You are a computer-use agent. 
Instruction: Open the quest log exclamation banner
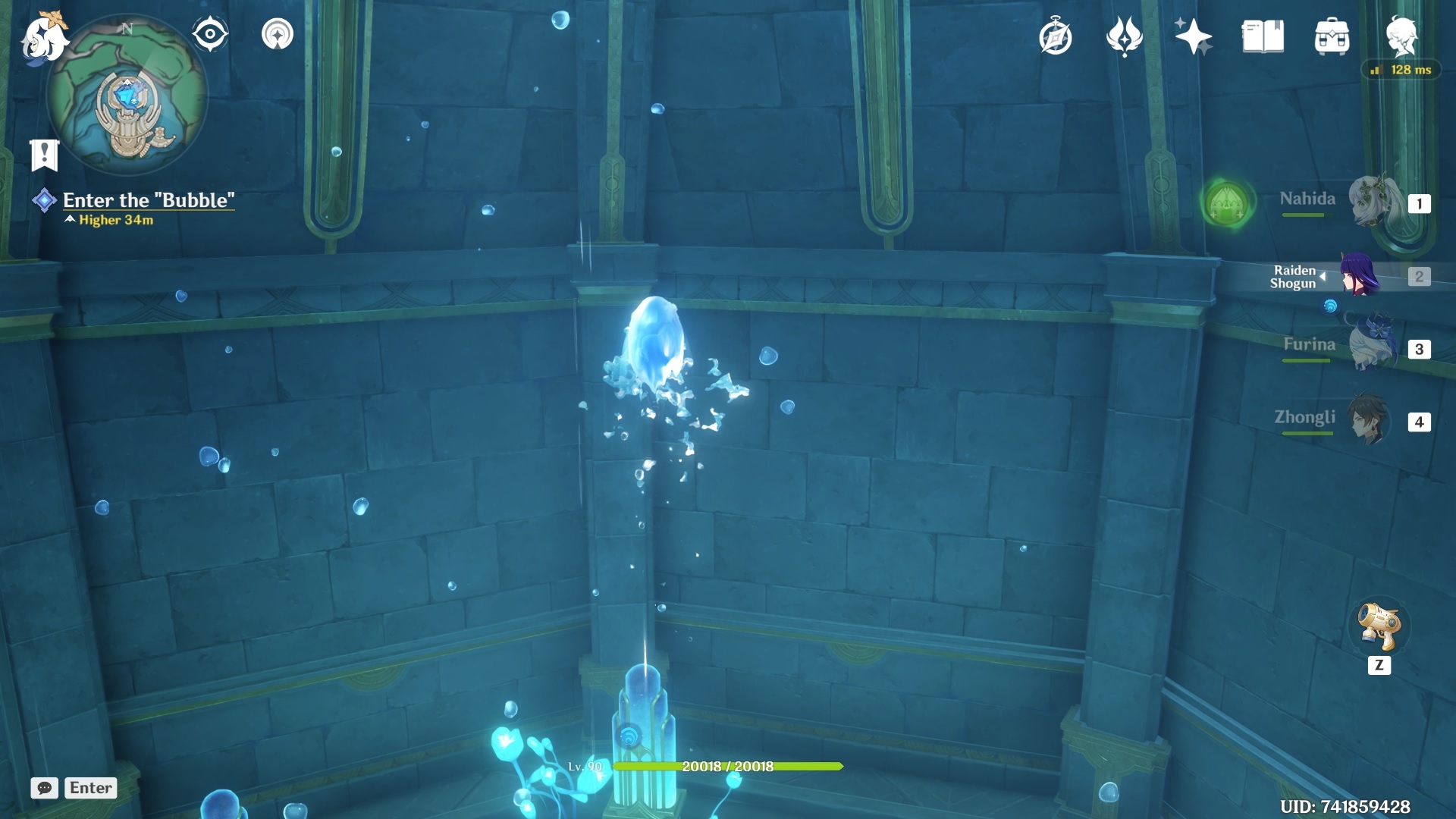pyautogui.click(x=45, y=155)
